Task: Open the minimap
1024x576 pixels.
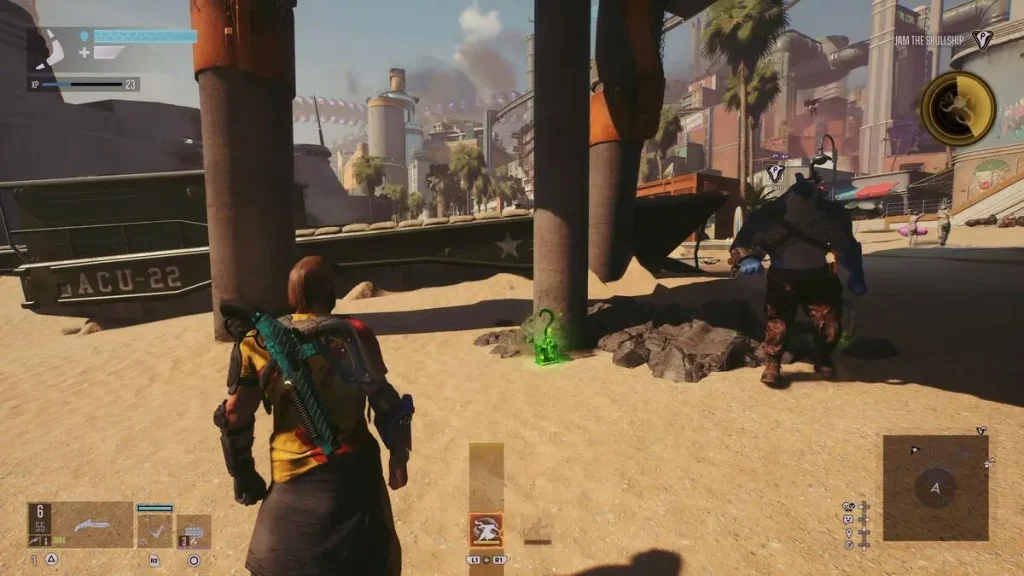Action: [935, 488]
